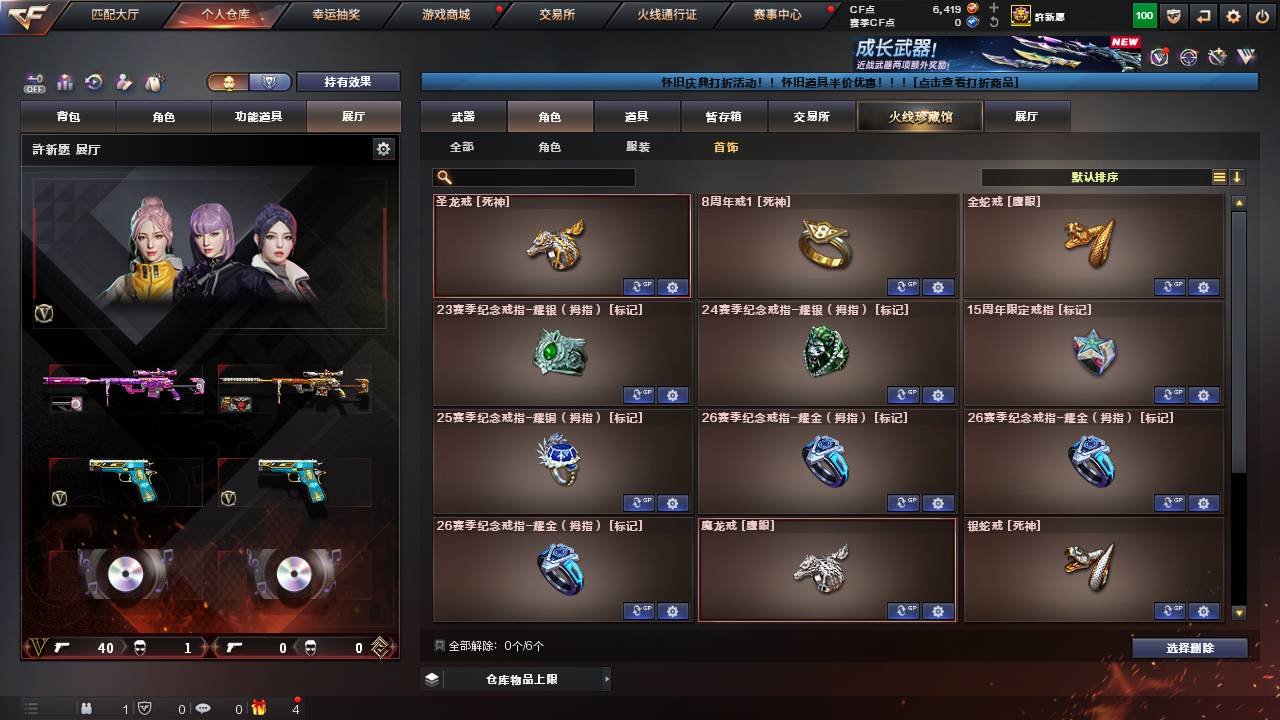This screenshot has height=720, width=1280.
Task: Open the friends list icon at bottom bar
Action: (86, 708)
